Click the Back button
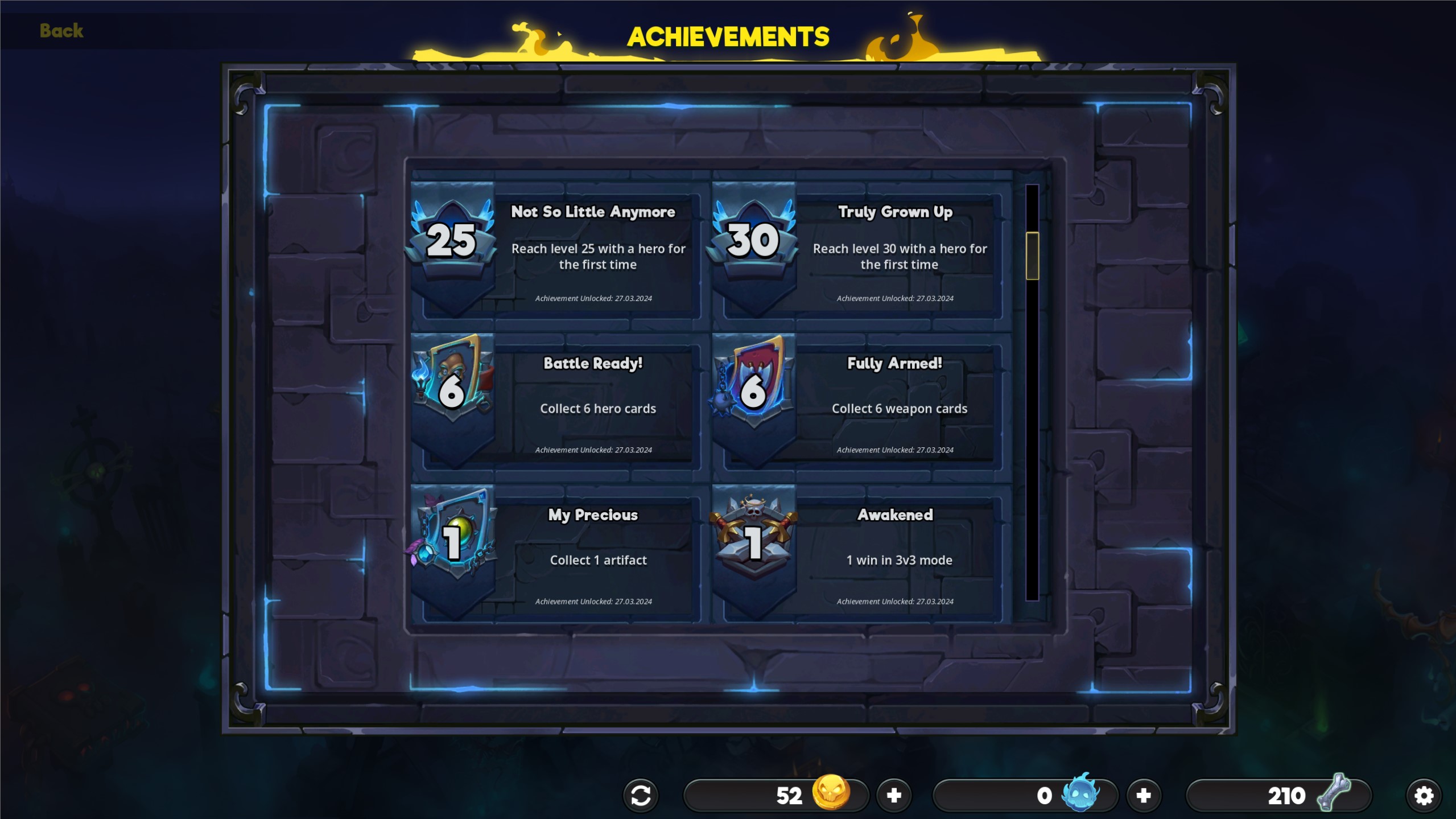The height and width of the screenshot is (819, 1456). (x=60, y=31)
